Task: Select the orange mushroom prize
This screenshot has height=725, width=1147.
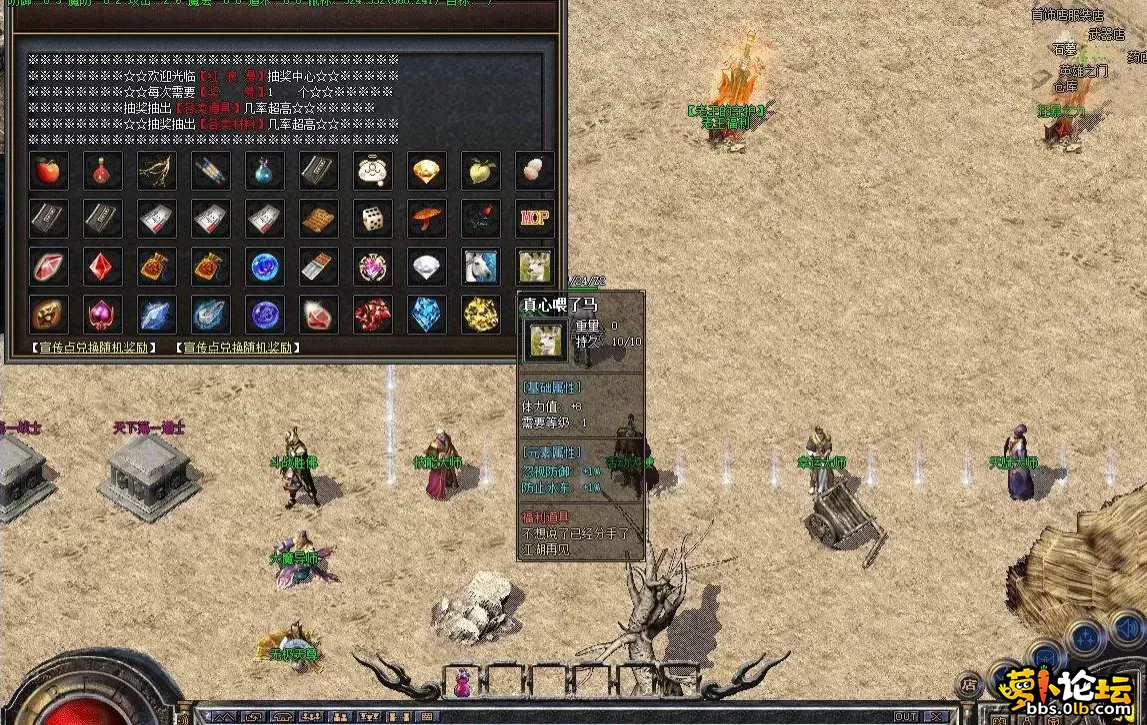Action: (427, 219)
